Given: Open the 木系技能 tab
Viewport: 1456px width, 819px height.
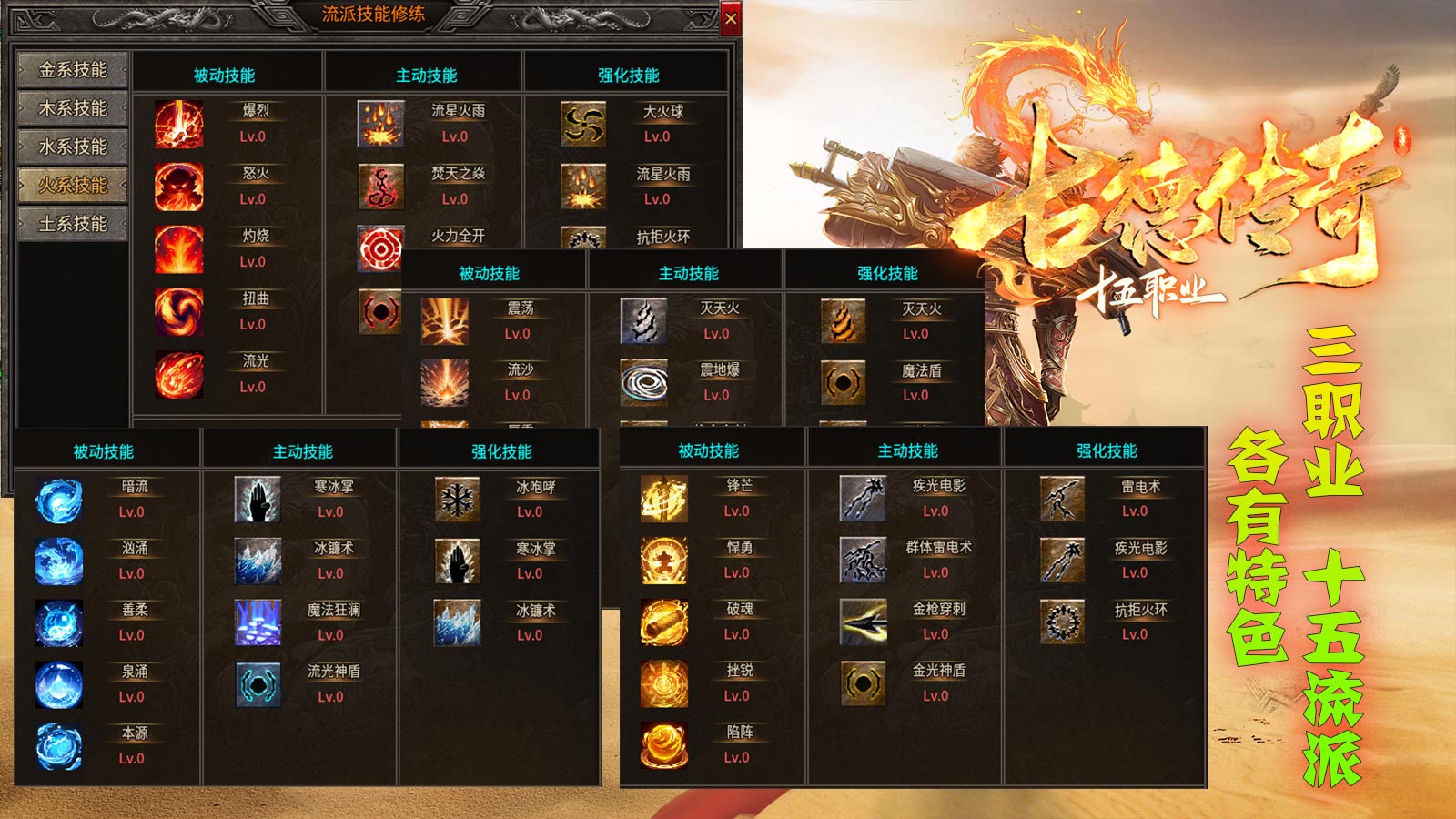Looking at the screenshot, I should [73, 108].
